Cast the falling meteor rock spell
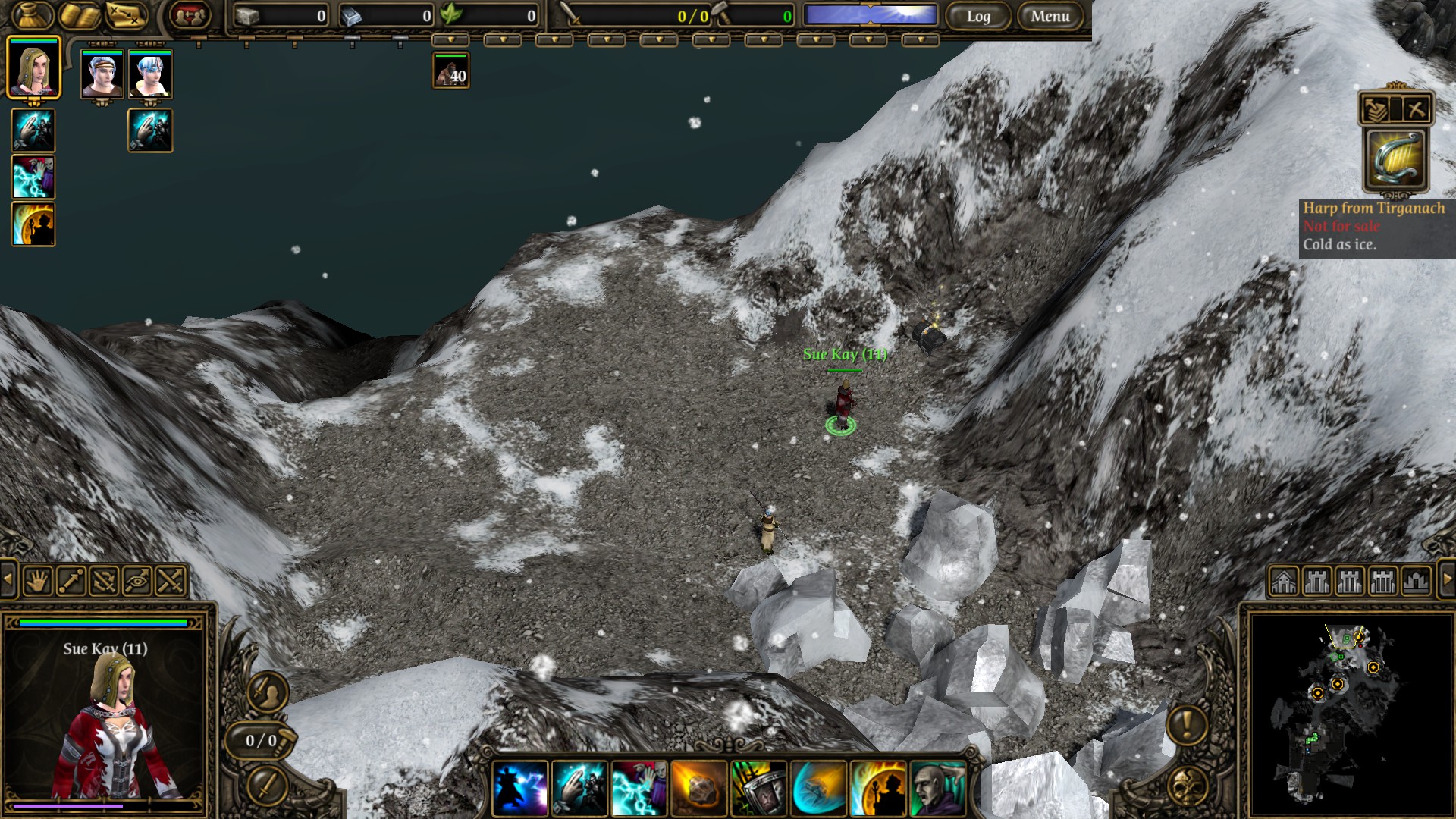The image size is (1456, 819). 698,789
